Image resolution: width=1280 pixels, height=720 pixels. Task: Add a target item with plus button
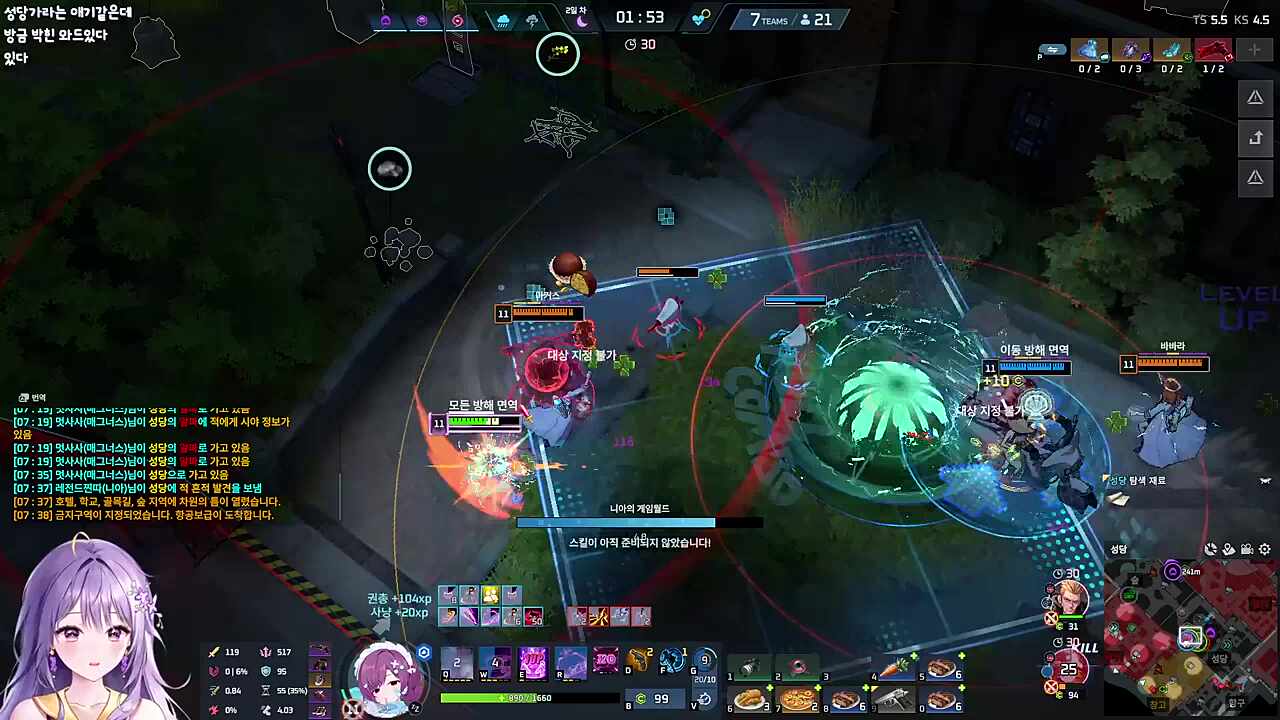(x=1254, y=50)
